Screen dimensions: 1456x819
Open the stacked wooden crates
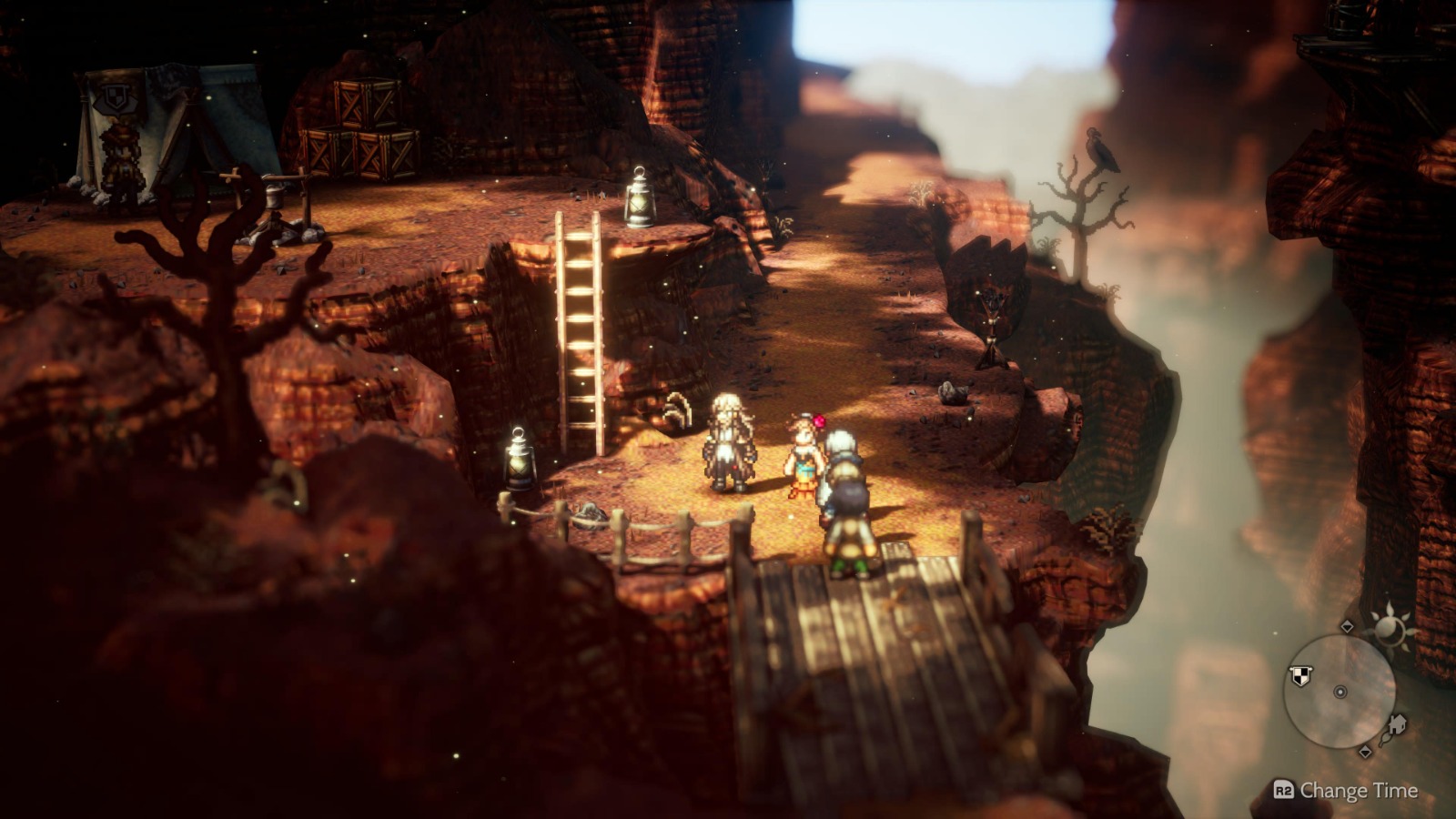pyautogui.click(x=364, y=127)
